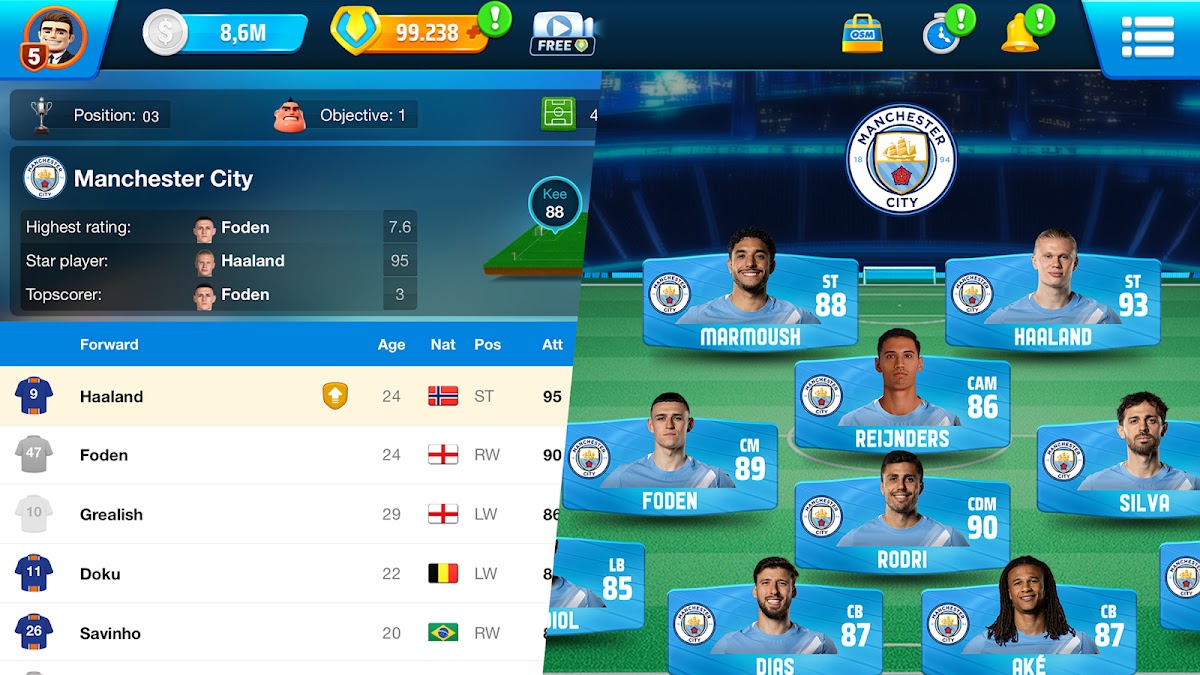Viewport: 1200px width, 675px height.
Task: Open the manager profile avatar
Action: tap(55, 35)
